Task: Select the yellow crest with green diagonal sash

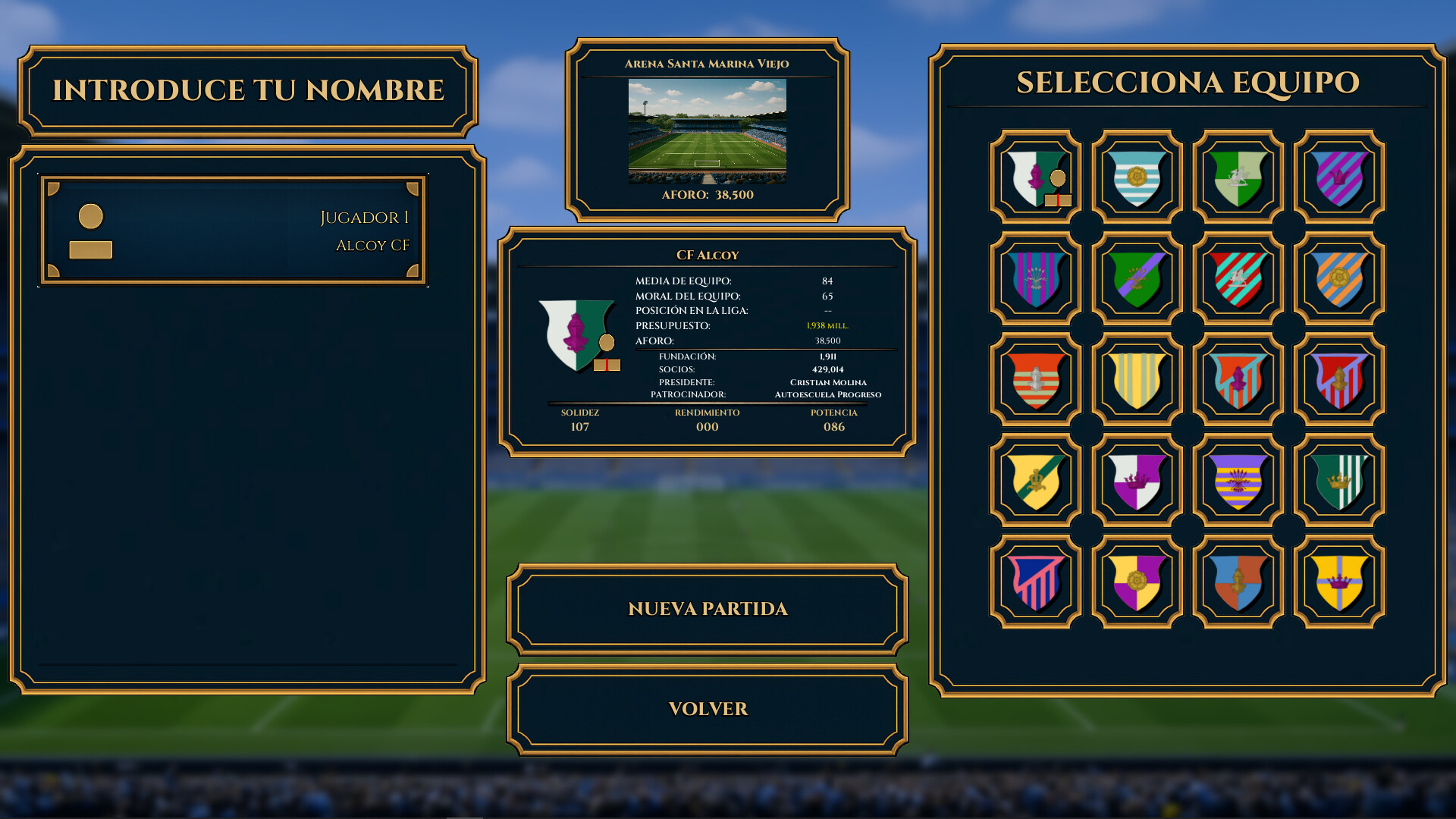Action: tap(1035, 479)
